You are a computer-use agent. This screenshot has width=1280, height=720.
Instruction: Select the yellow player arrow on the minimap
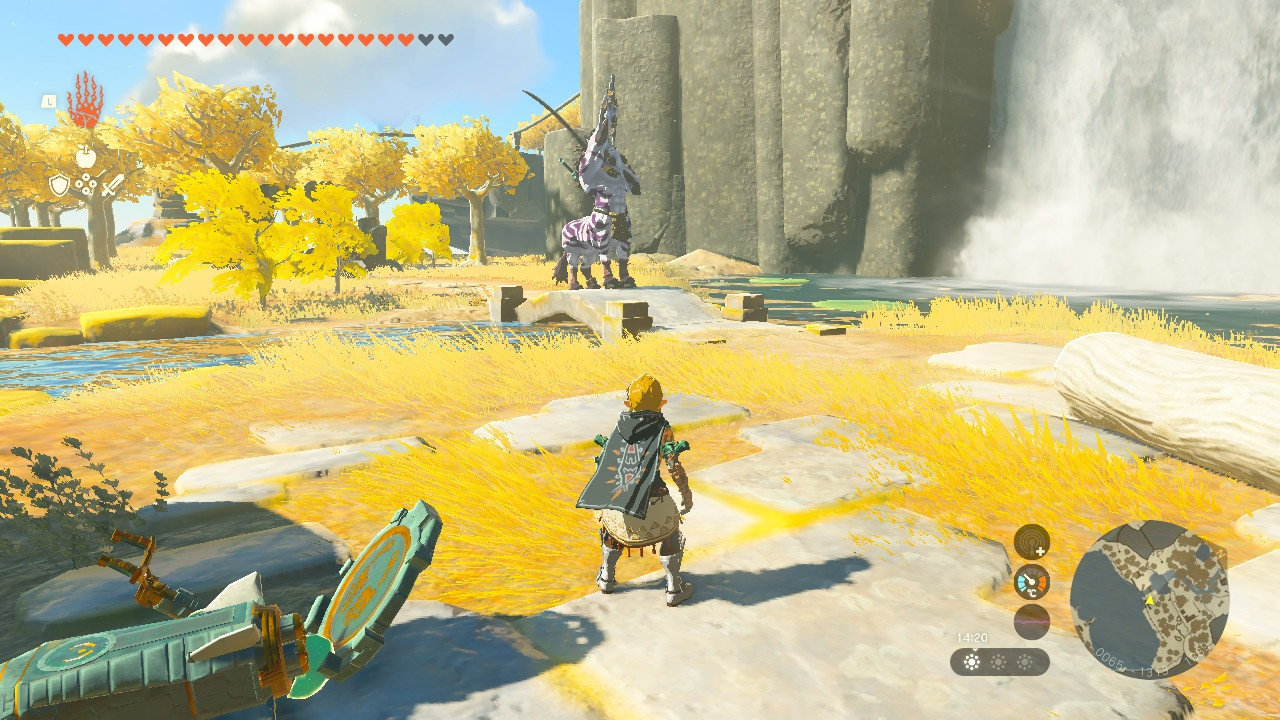click(1150, 600)
